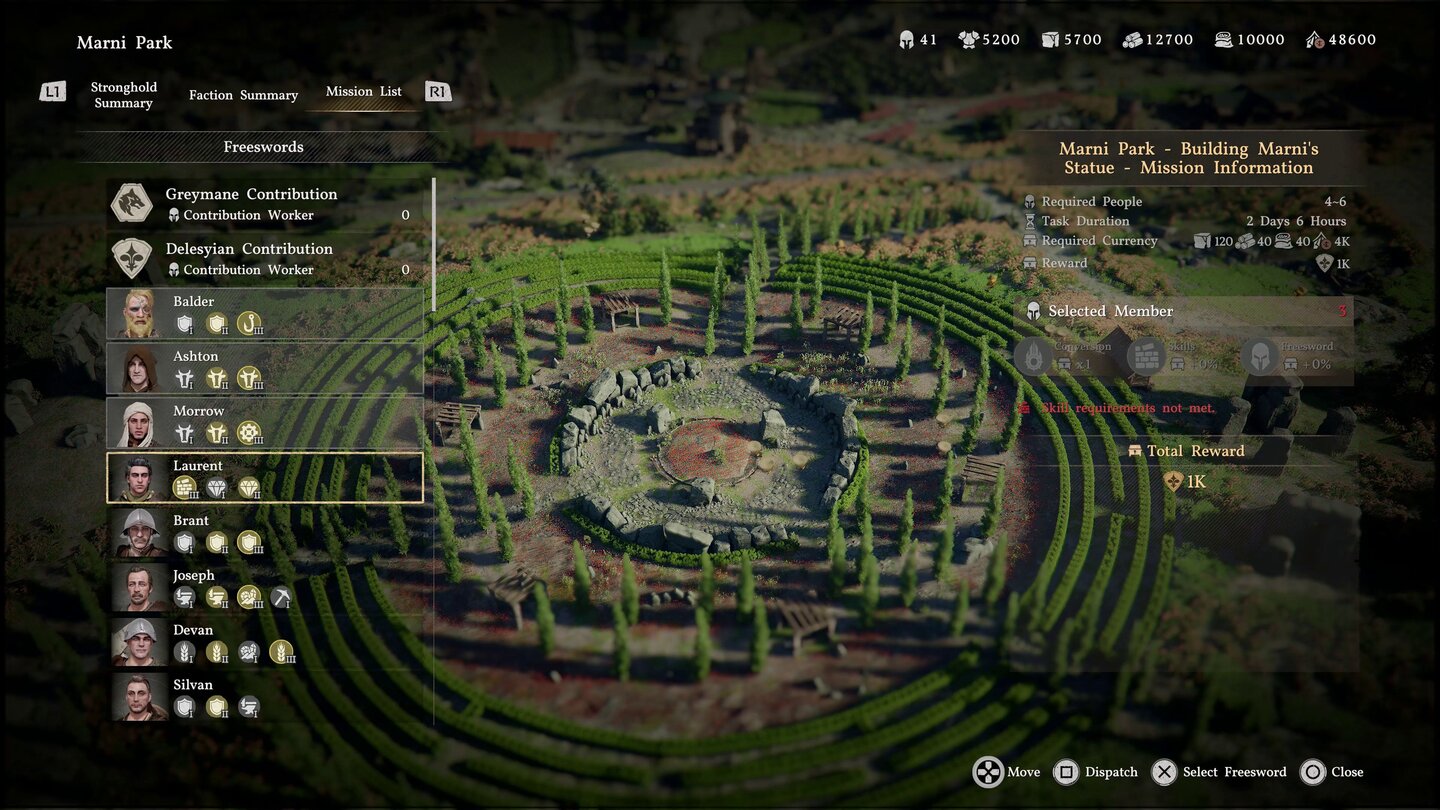Screen dimensions: 1440x810
Task: Add Brant to the mission
Action: [x=264, y=533]
